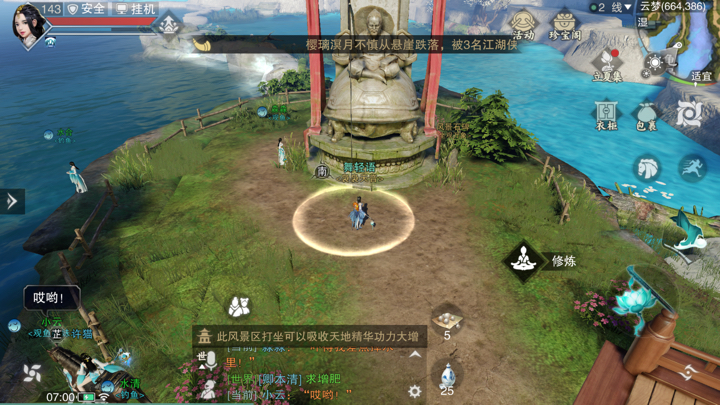Open the 立夏集 event icon
Image resolution: width=720 pixels, height=405 pixels.
607,66
